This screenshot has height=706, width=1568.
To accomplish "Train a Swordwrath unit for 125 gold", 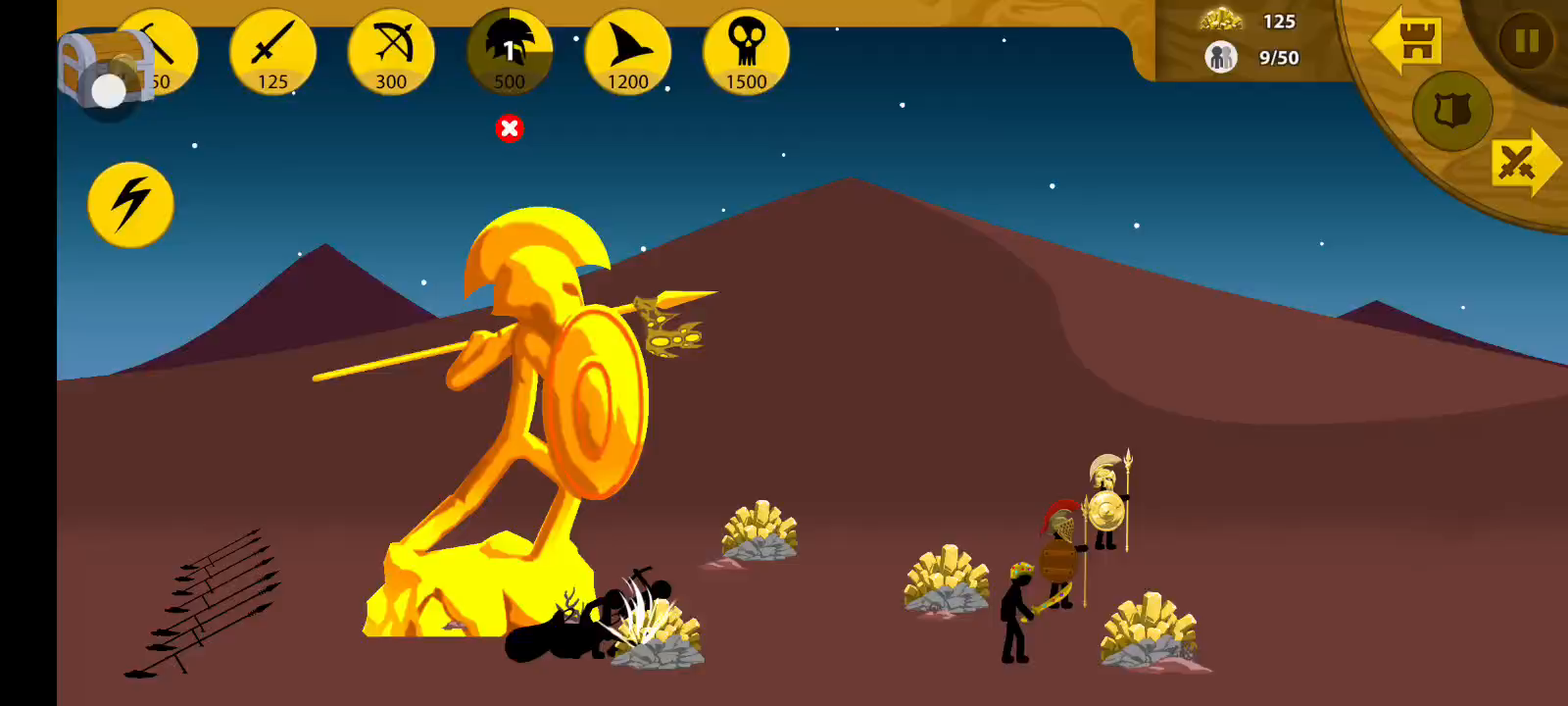I will click(272, 53).
